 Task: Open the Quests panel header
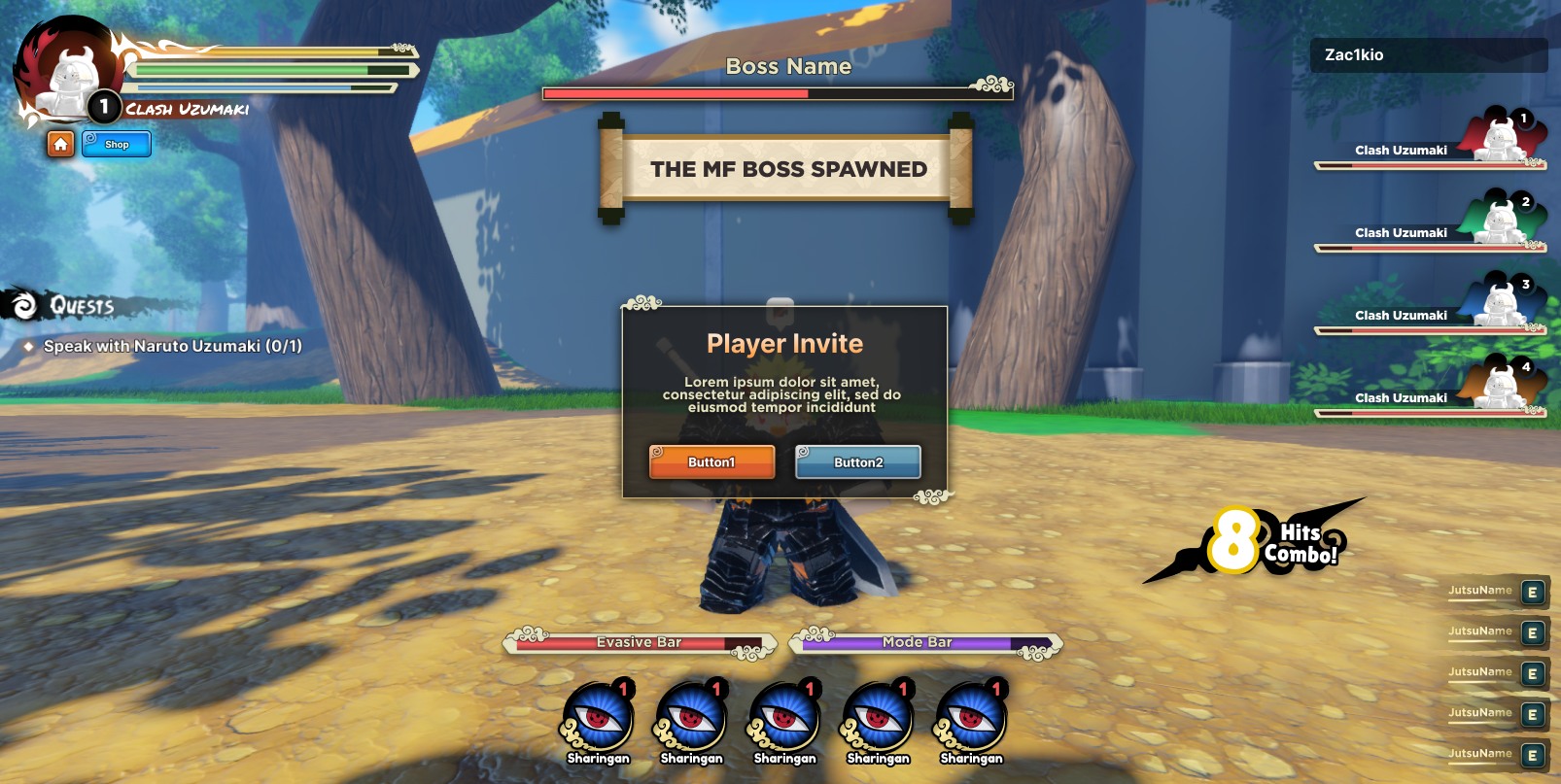82,306
